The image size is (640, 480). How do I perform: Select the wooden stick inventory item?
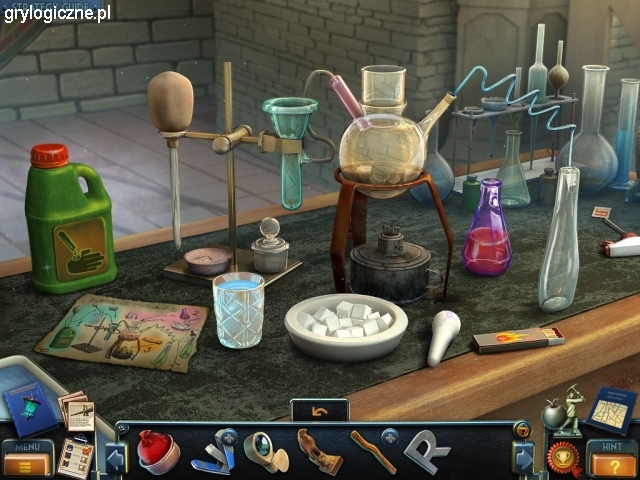pyautogui.click(x=372, y=451)
